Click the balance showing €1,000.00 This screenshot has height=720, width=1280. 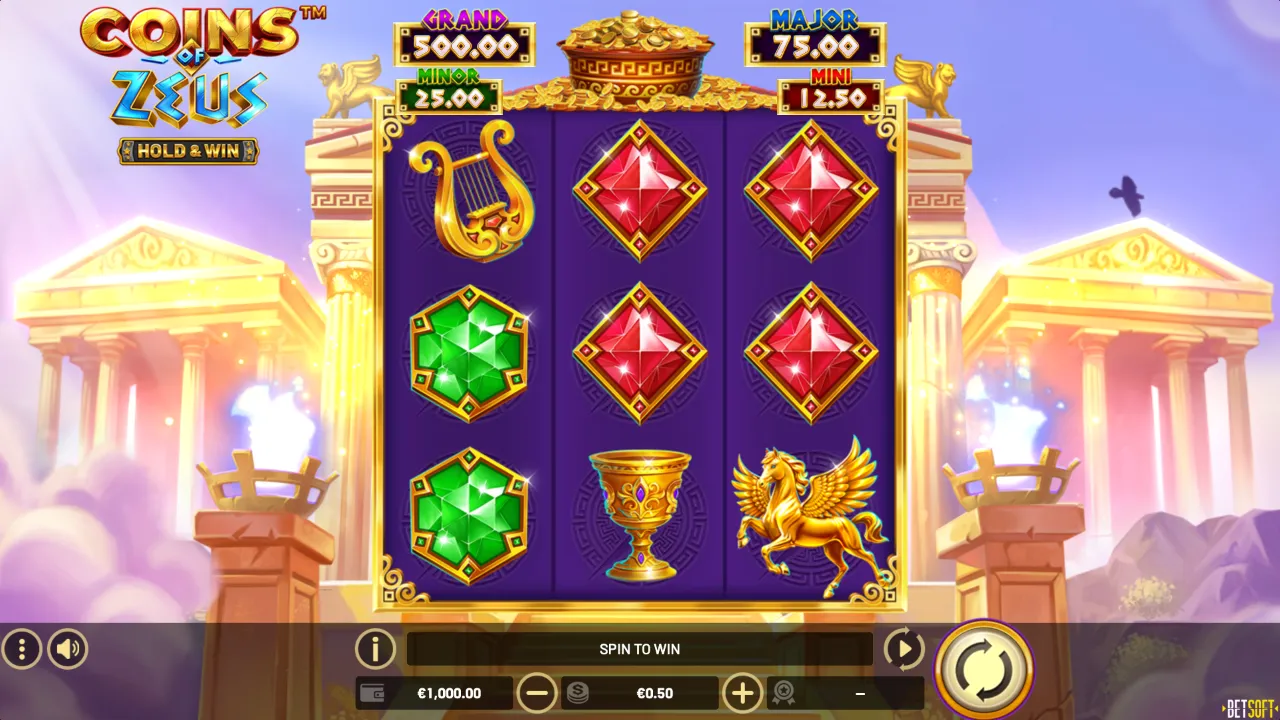(449, 693)
